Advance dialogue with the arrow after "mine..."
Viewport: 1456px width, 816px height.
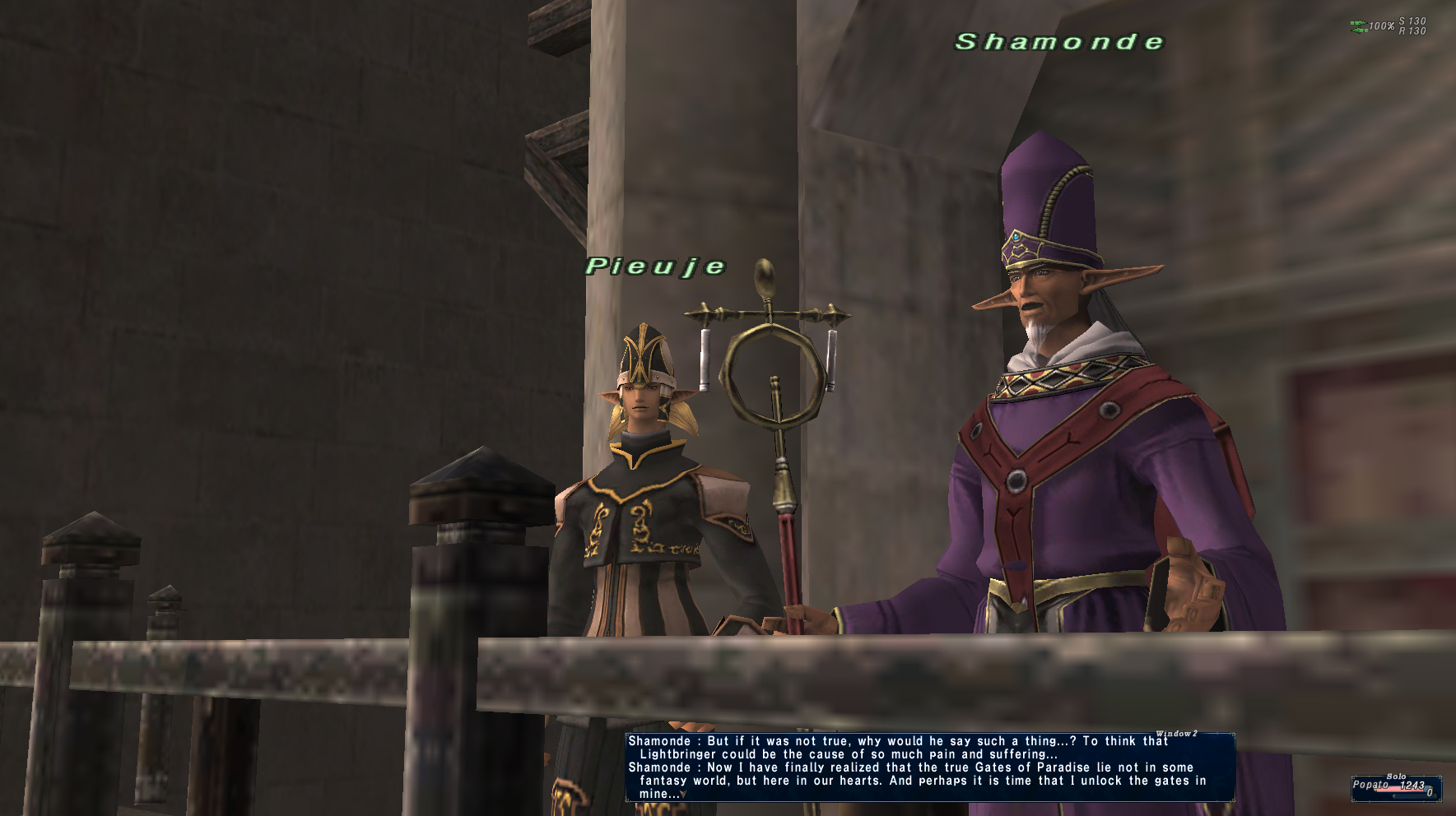point(683,795)
